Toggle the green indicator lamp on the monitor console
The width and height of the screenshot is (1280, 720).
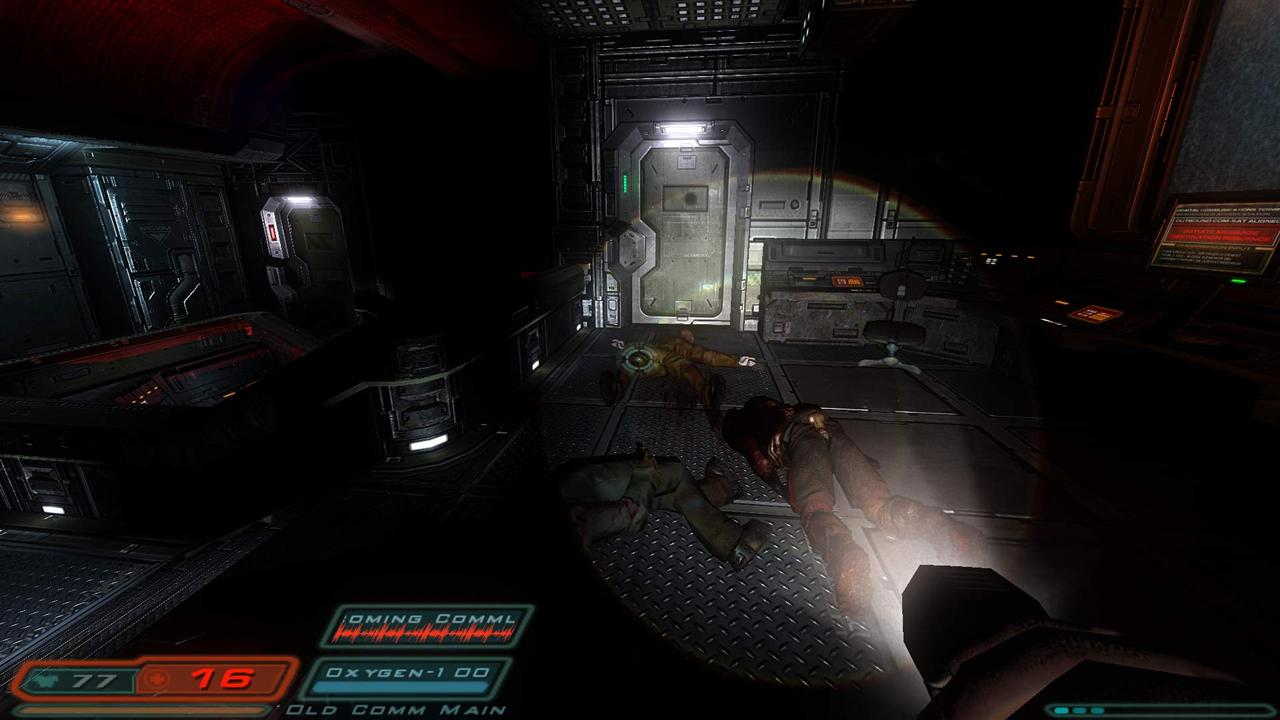coord(624,180)
